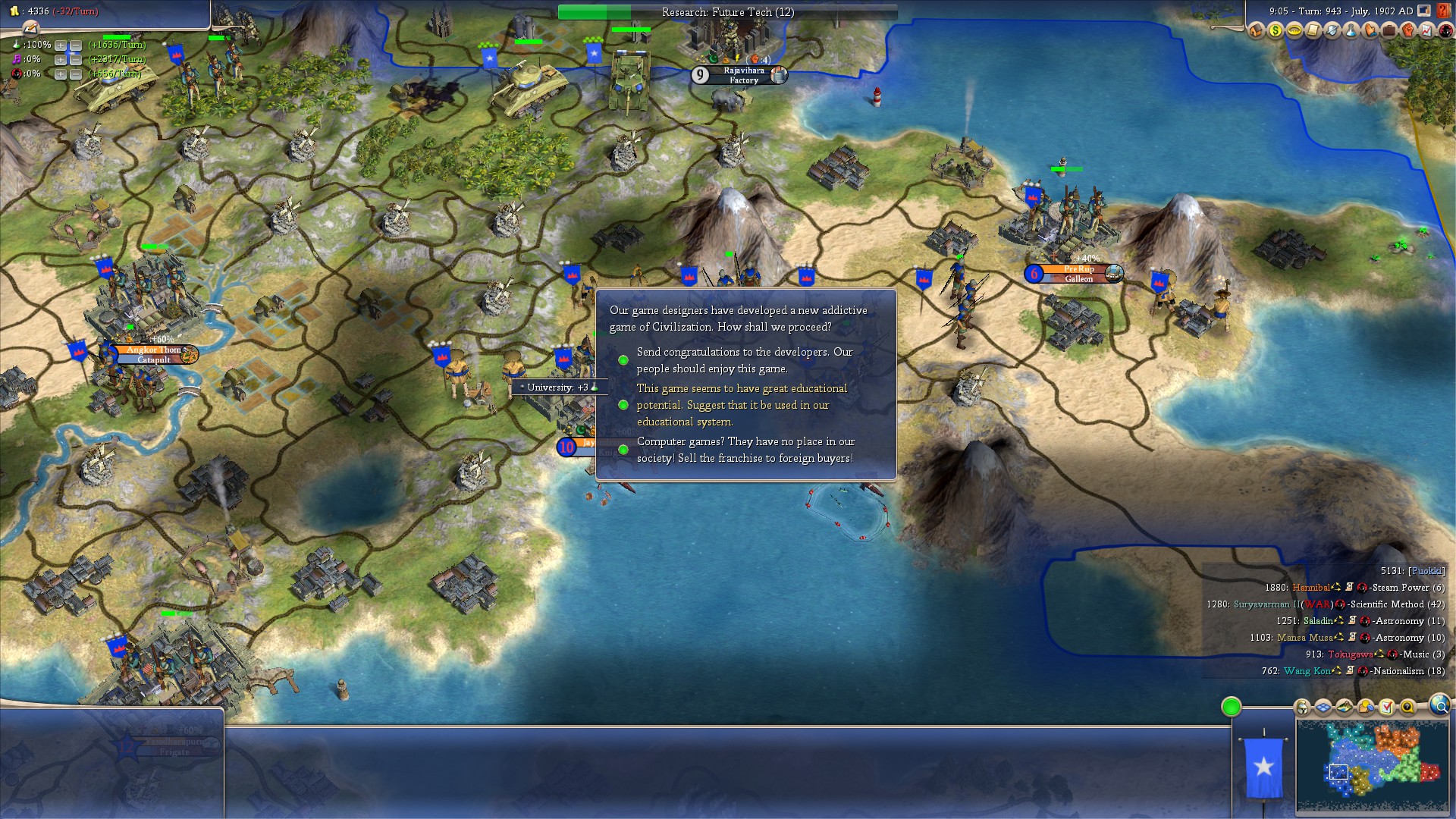Open the Foreign Advisor scroll icon
The width and height of the screenshot is (1456, 819).
(1313, 30)
